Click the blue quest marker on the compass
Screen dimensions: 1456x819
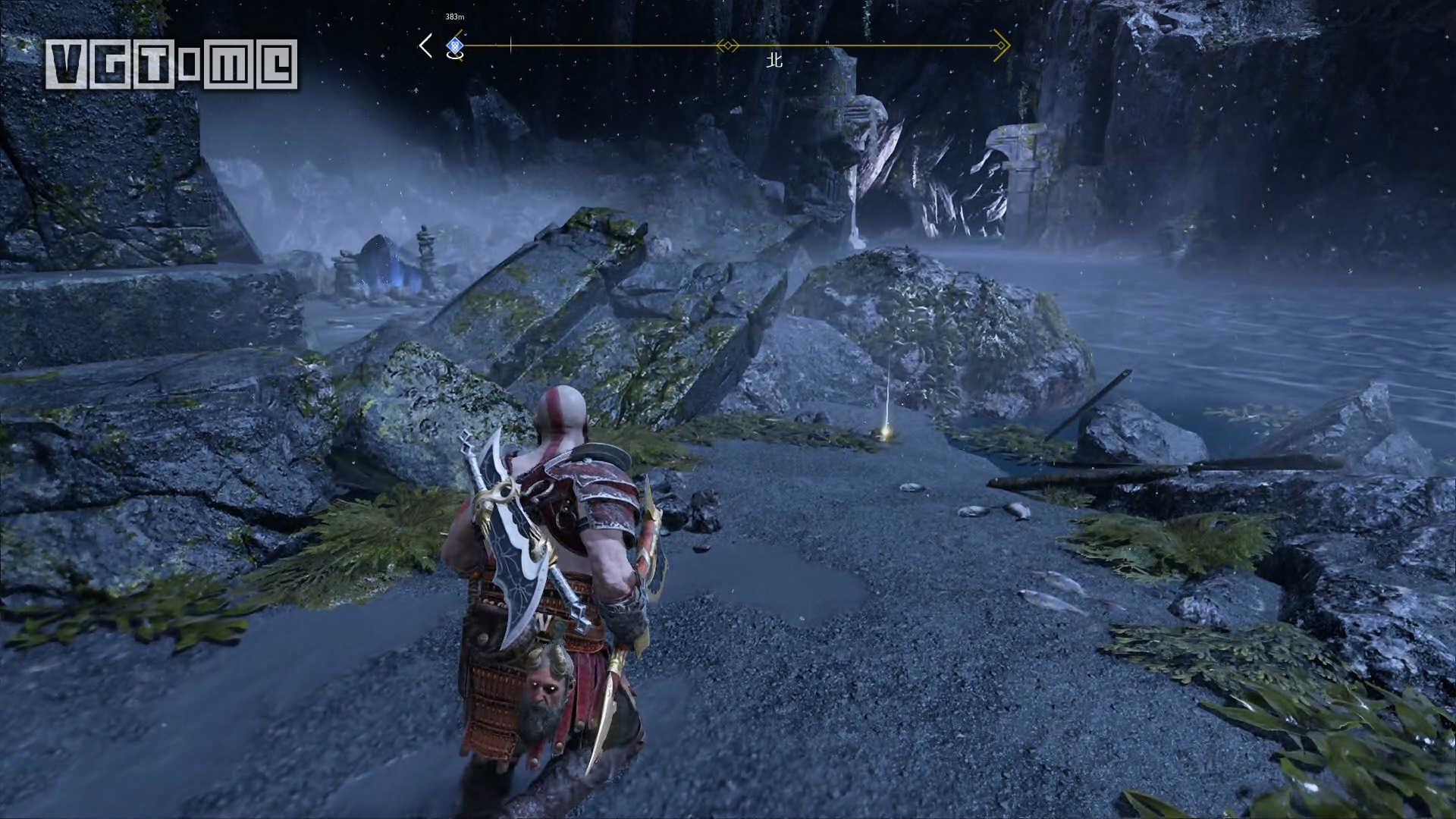click(454, 47)
